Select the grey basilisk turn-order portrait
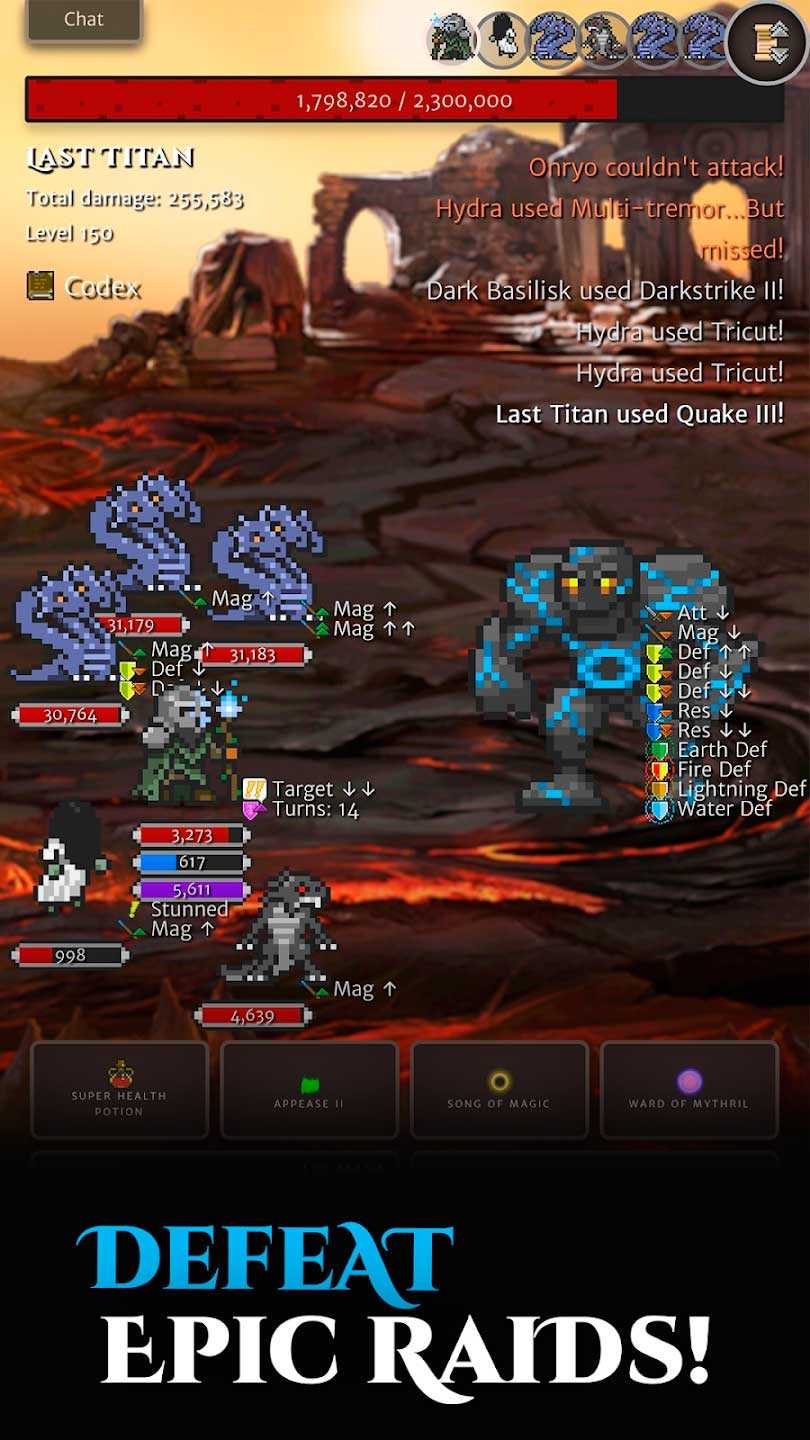Screen dimensions: 810x1440 (604, 39)
